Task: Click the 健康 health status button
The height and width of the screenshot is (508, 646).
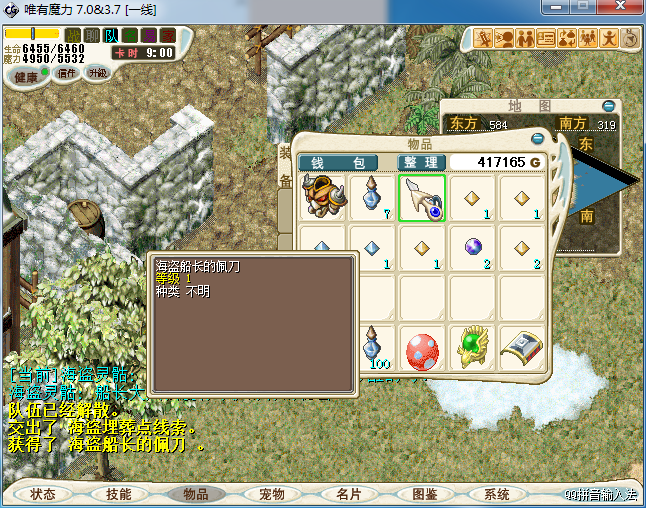Action: pyautogui.click(x=27, y=76)
